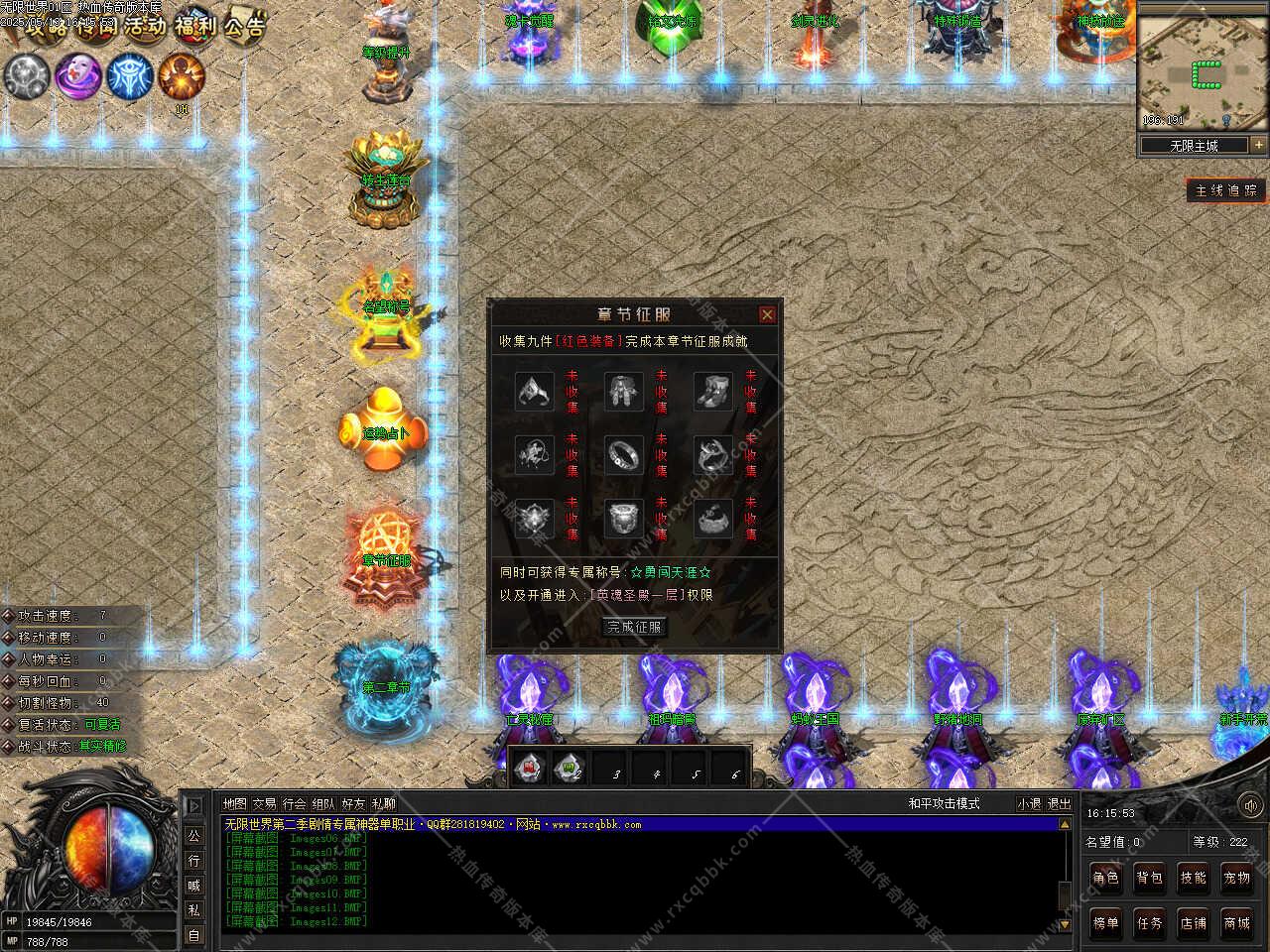Open the 宠物 pet panel
The image size is (1270, 952).
(1236, 878)
